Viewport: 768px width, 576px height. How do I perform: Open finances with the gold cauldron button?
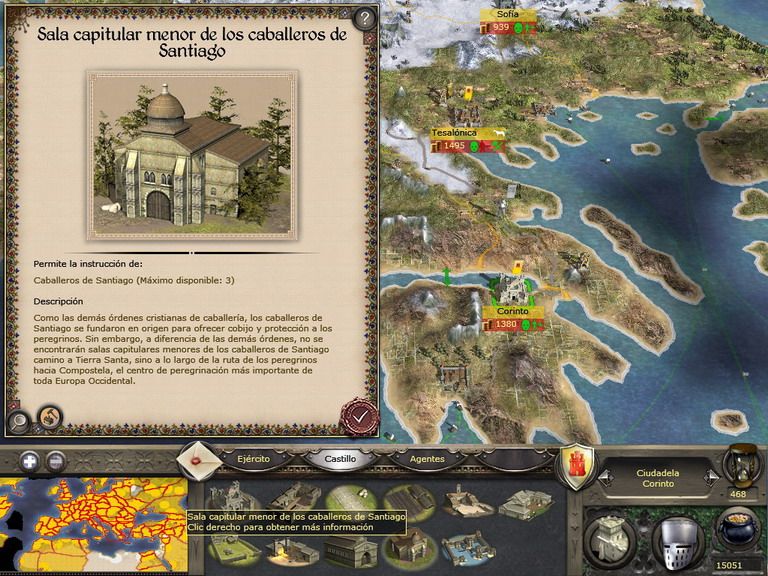click(x=741, y=535)
